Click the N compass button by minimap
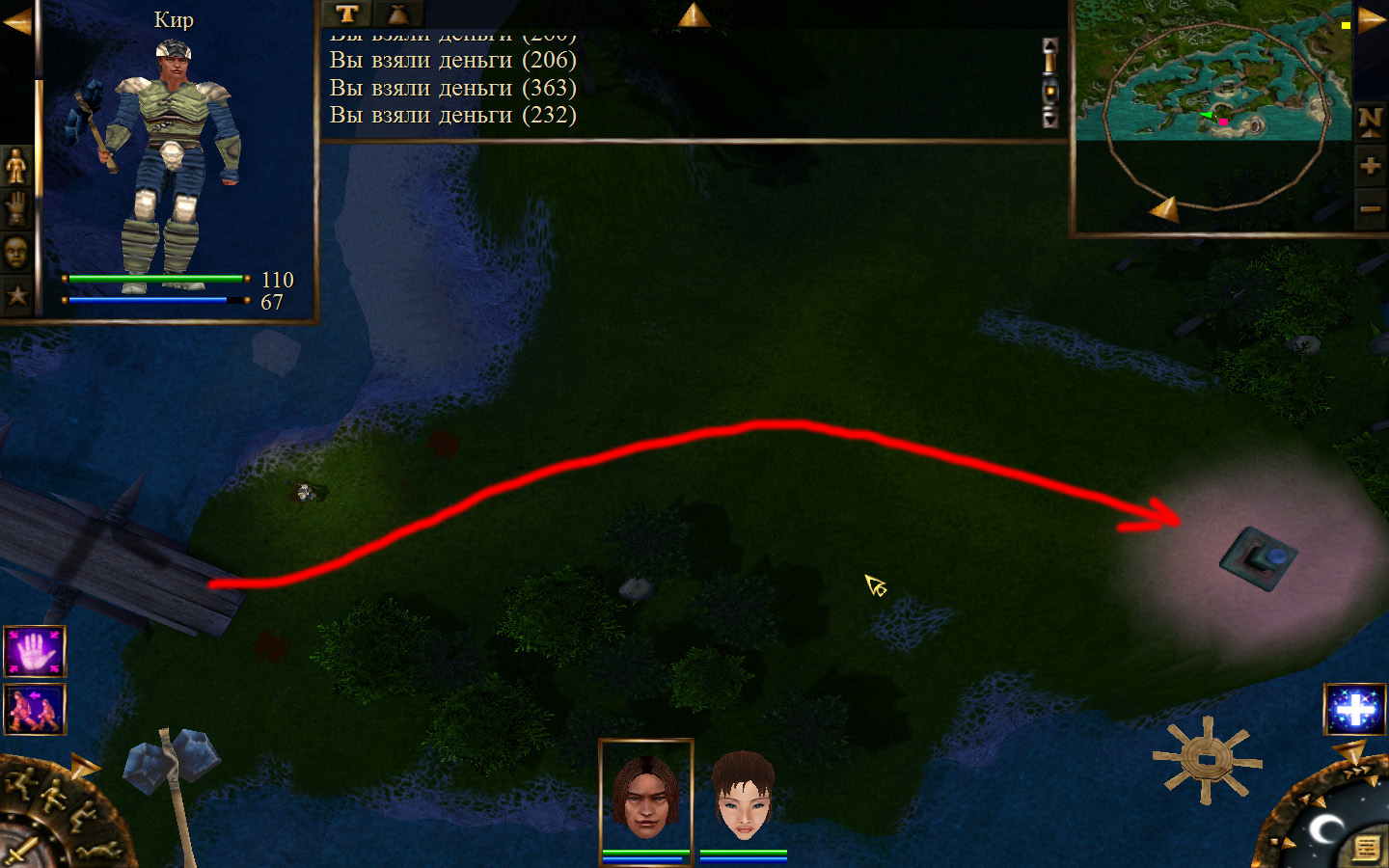Screen dimensions: 1389x868 point(1370,122)
